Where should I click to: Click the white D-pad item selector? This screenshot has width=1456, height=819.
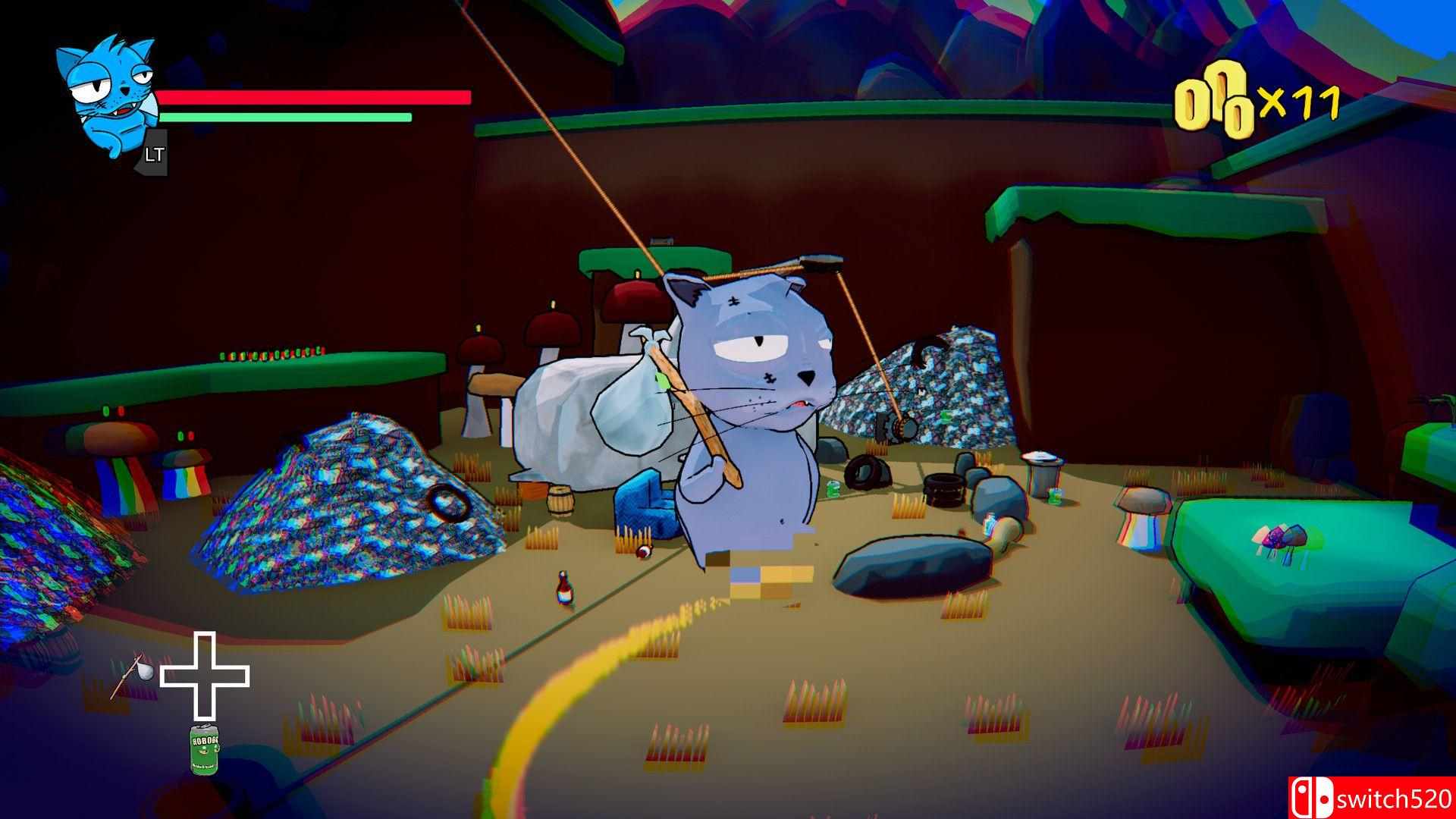tap(205, 676)
